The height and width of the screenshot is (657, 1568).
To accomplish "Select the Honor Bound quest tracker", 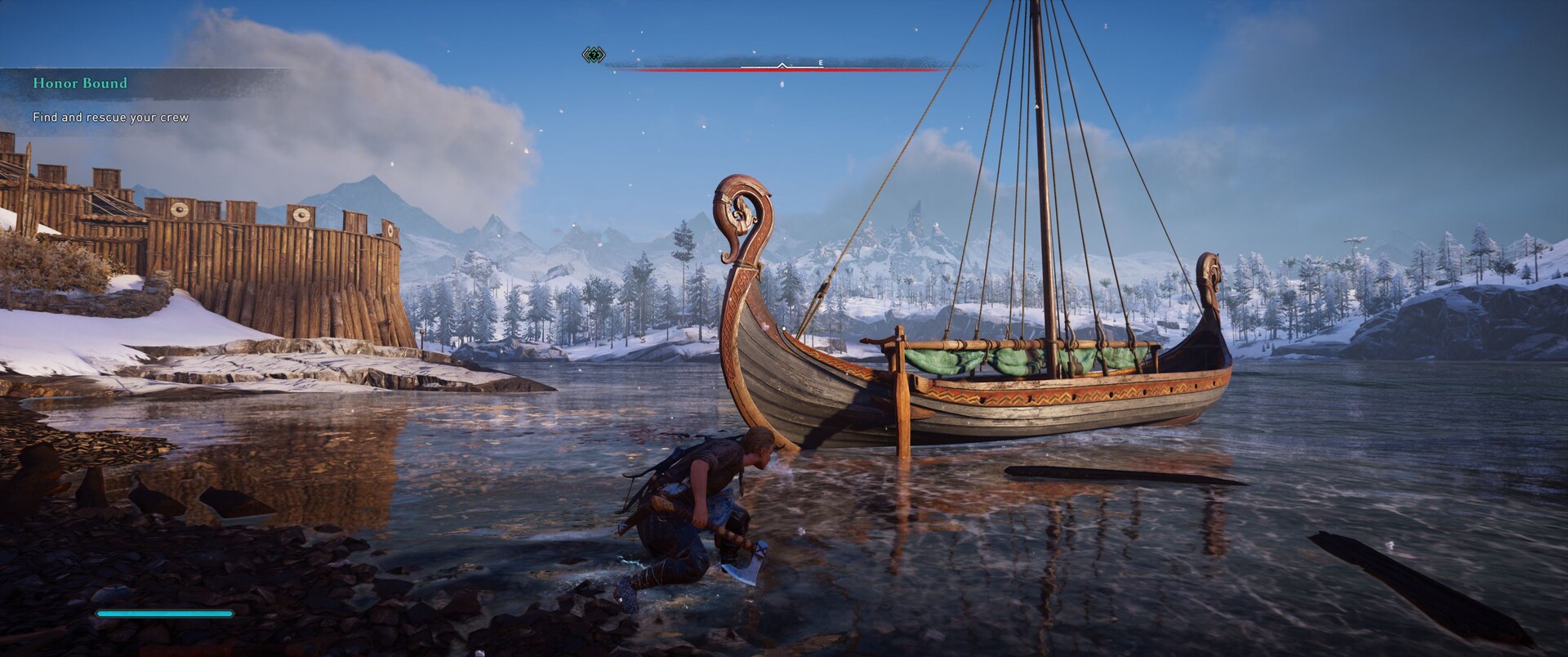I will pyautogui.click(x=80, y=83).
